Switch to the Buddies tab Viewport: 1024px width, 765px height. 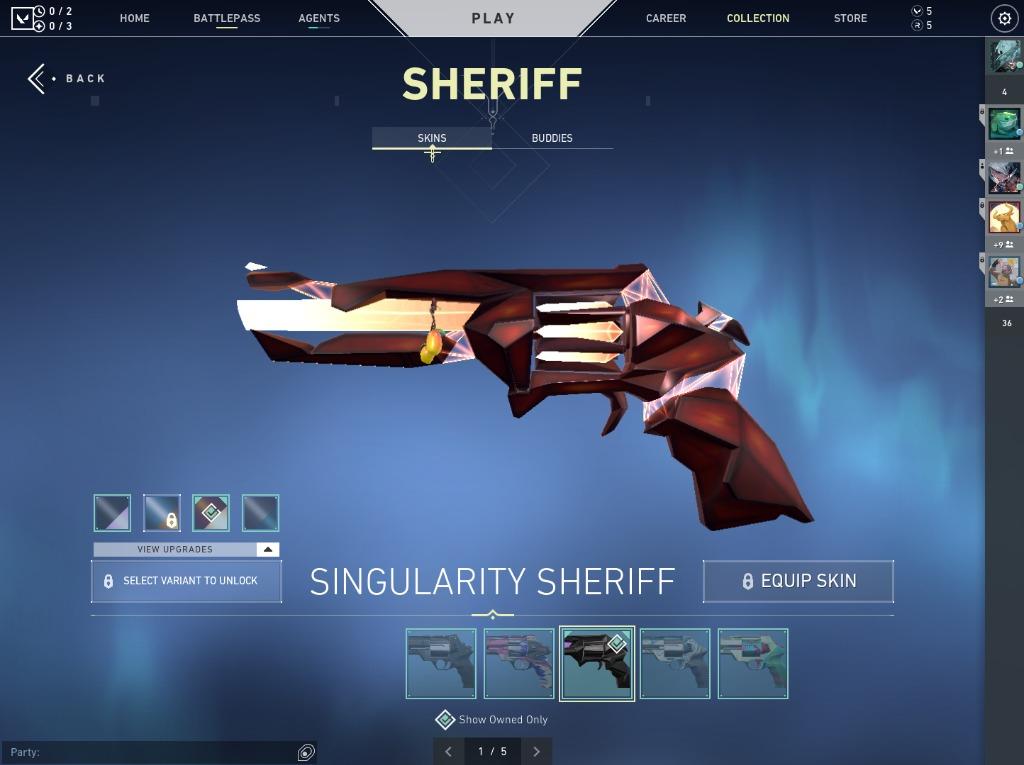552,138
